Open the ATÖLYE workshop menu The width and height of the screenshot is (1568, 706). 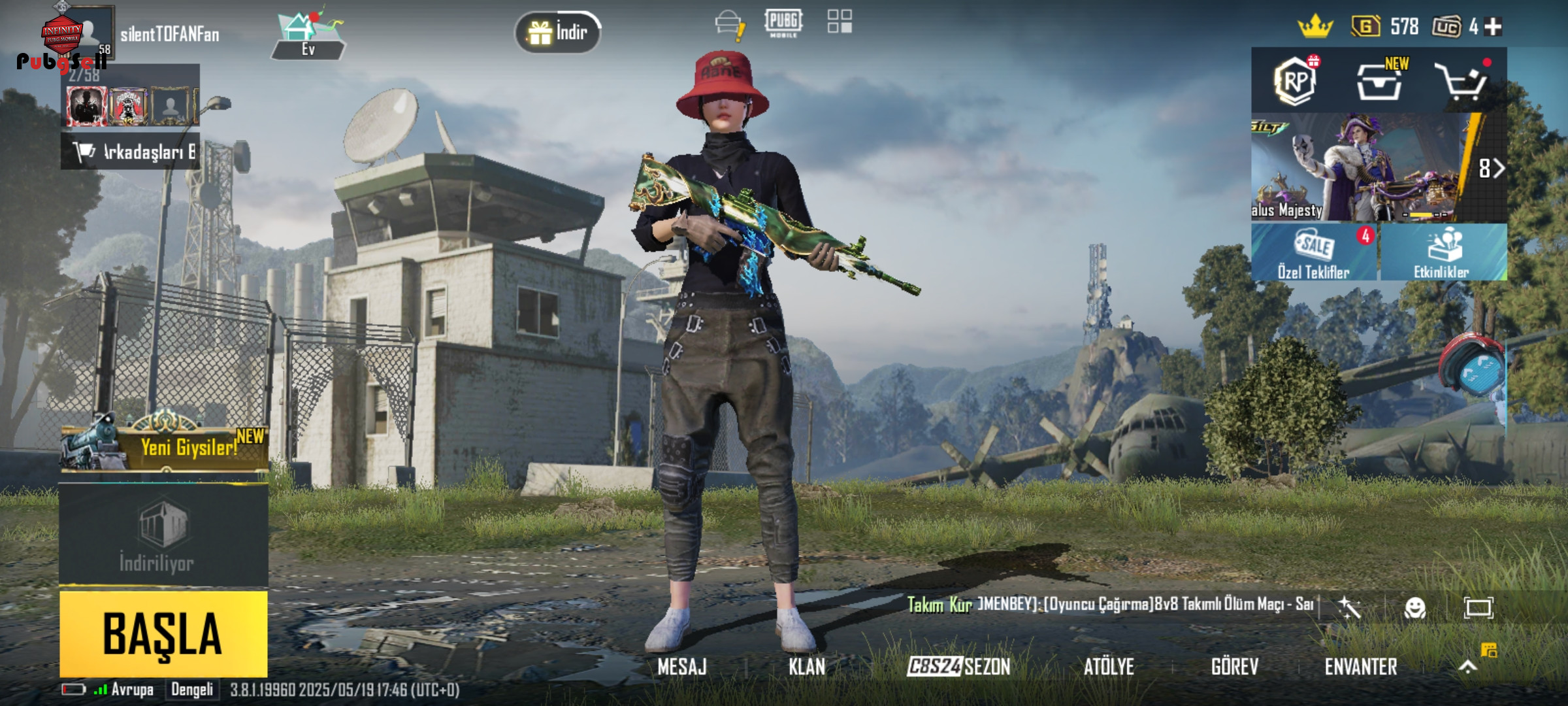pos(1109,667)
